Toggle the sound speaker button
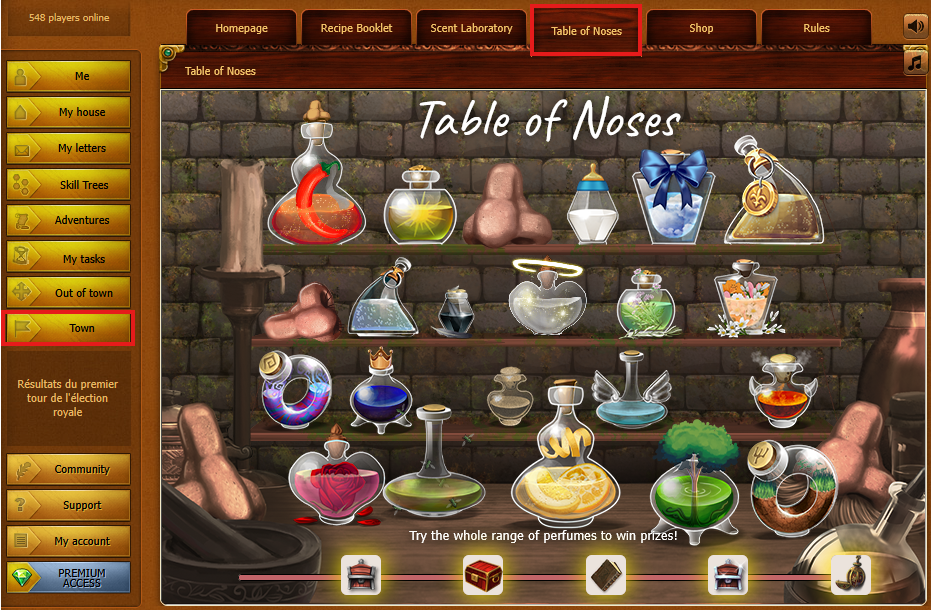 coord(916,25)
